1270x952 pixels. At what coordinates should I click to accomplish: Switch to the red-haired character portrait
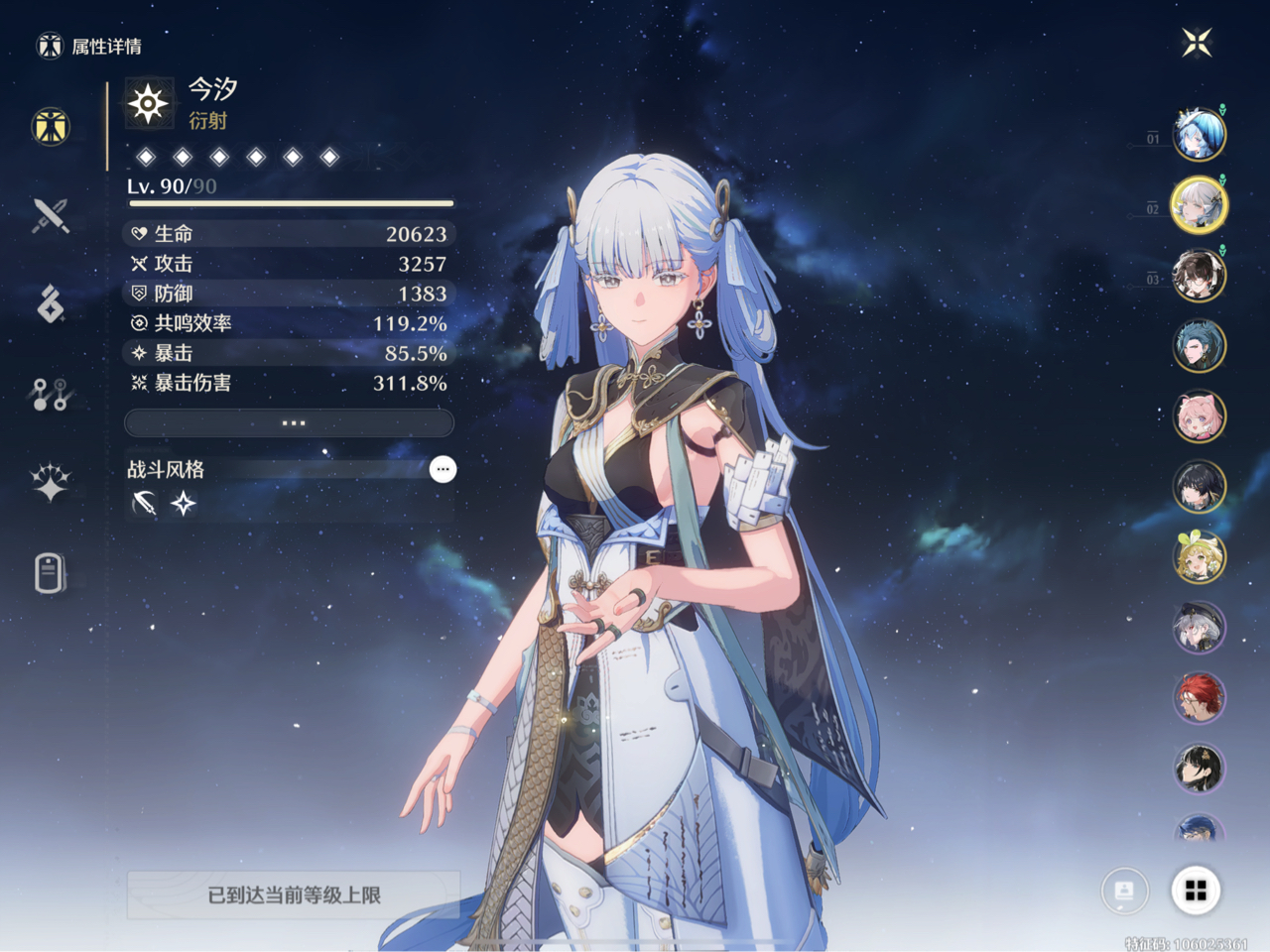pyautogui.click(x=1199, y=698)
